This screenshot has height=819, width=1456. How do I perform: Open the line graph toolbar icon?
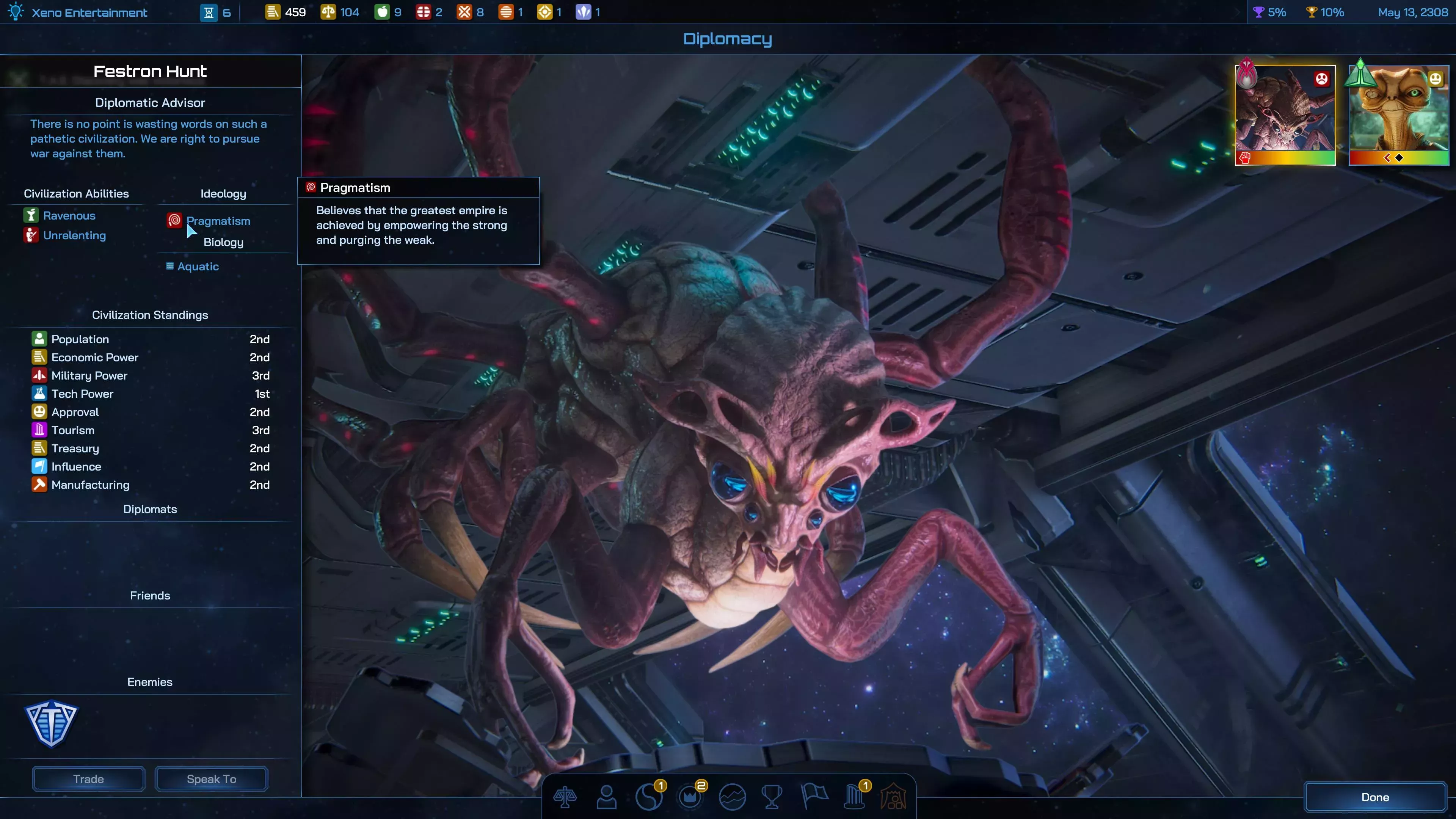[x=732, y=797]
